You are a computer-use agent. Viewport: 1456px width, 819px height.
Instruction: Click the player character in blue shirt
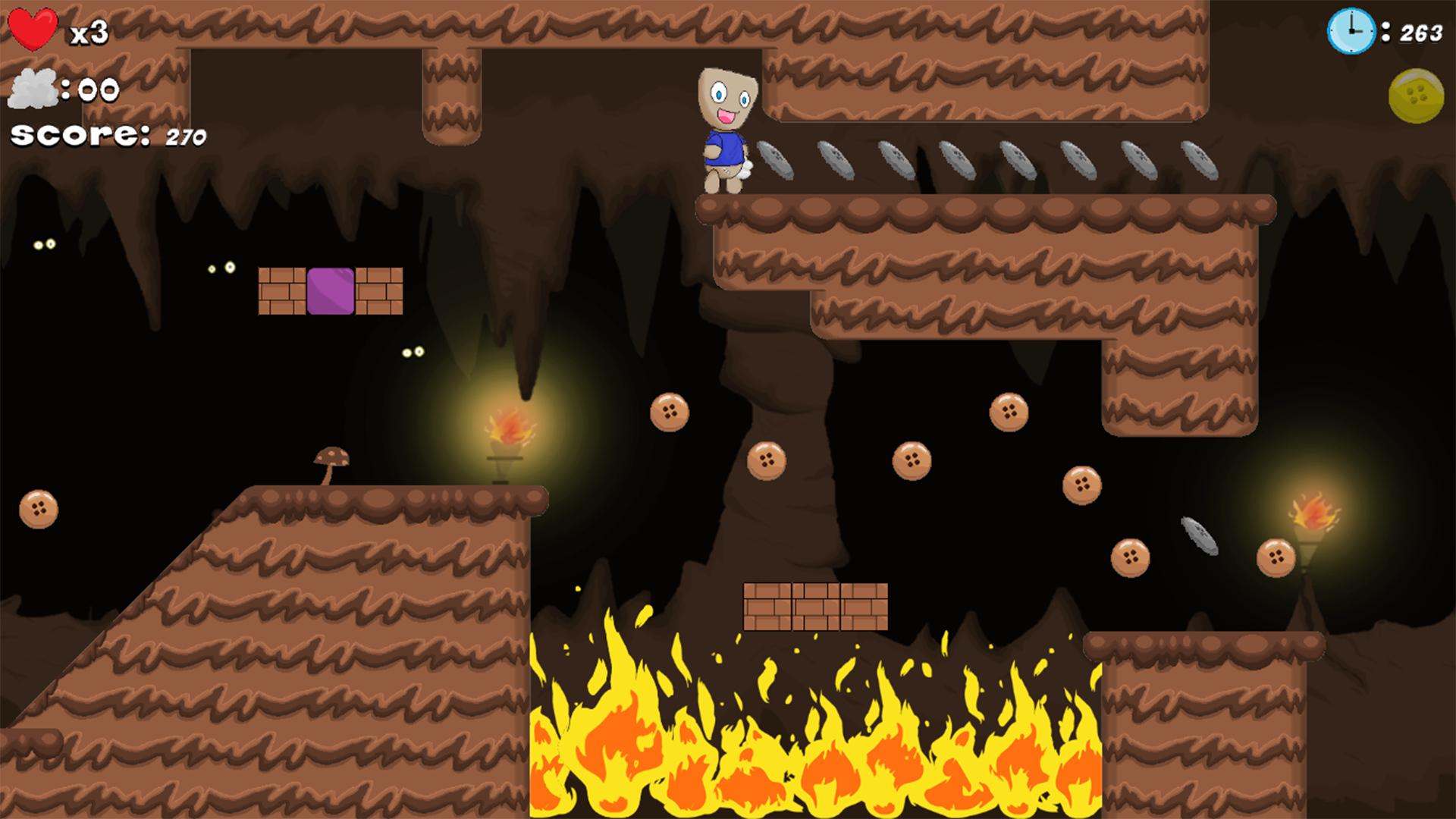pyautogui.click(x=724, y=133)
